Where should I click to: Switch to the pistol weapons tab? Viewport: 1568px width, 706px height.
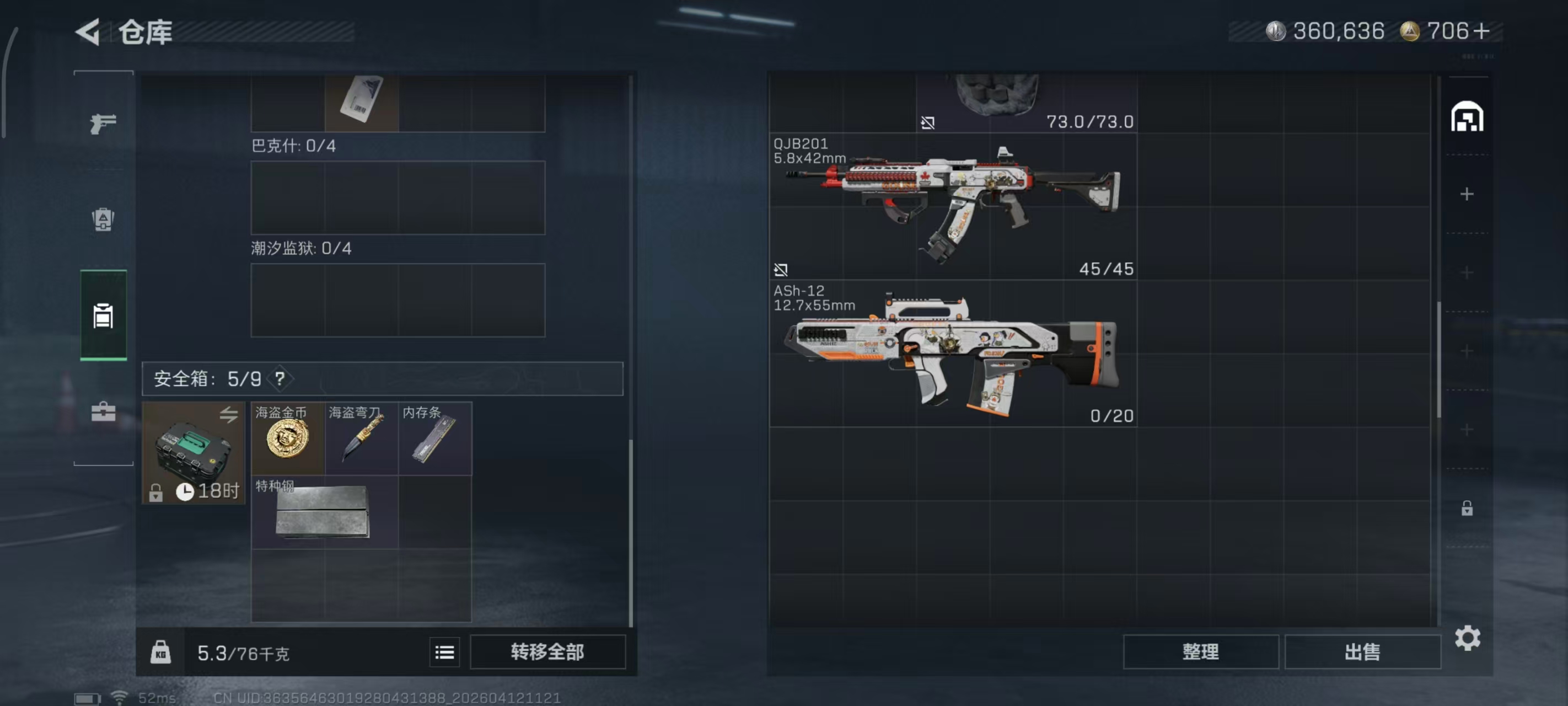point(103,124)
